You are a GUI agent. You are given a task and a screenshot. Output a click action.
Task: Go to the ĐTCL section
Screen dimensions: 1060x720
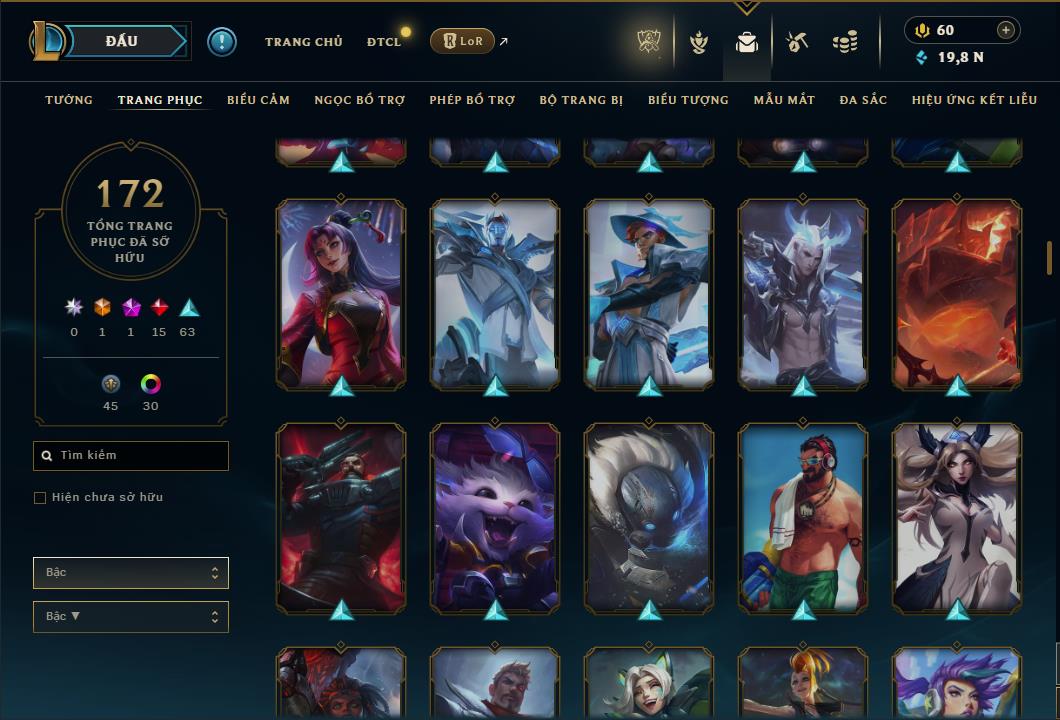(383, 42)
